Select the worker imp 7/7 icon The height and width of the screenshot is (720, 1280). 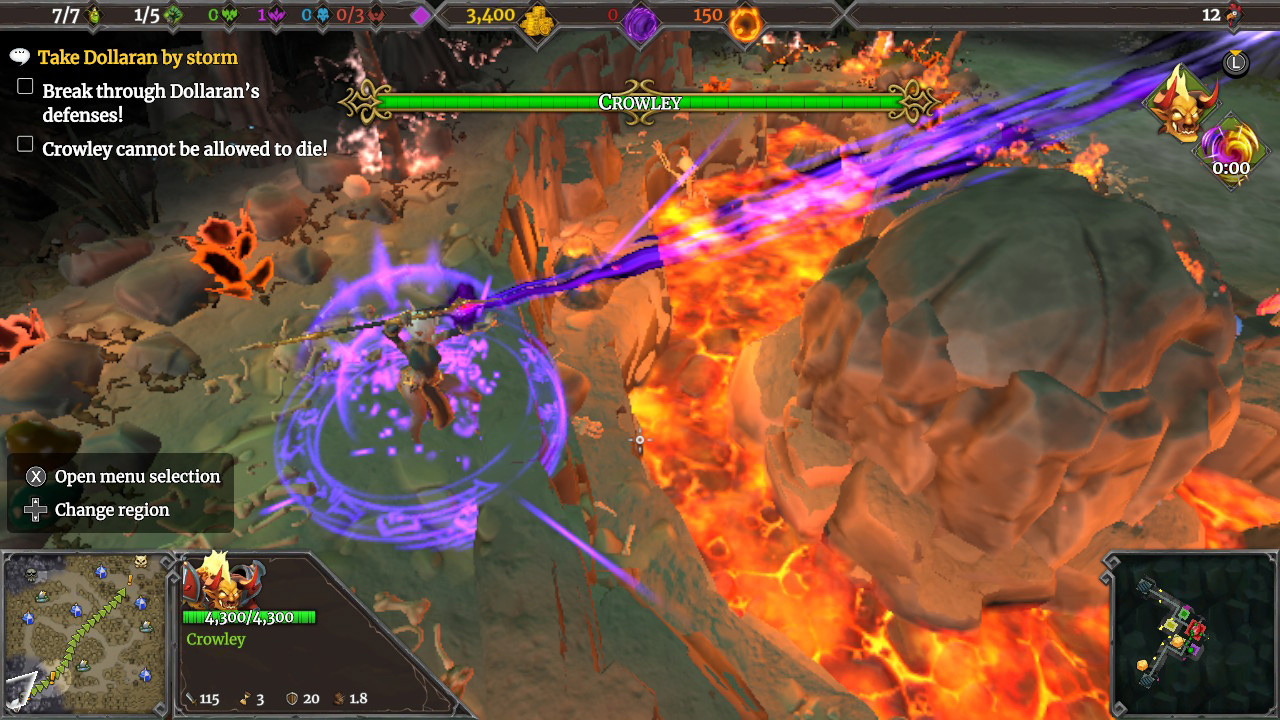pyautogui.click(x=91, y=15)
